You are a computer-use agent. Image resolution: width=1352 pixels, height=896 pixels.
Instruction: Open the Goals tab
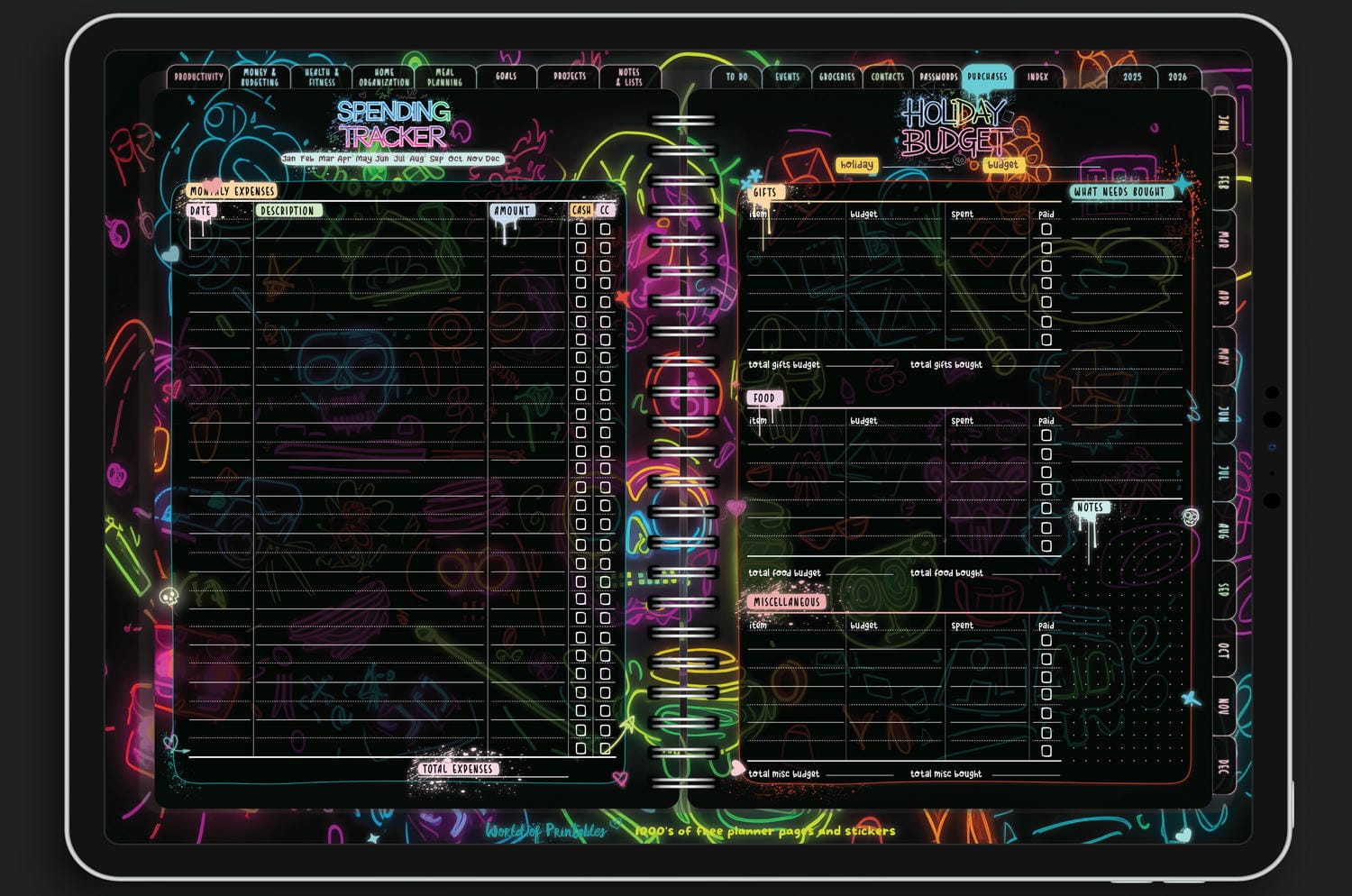(507, 78)
